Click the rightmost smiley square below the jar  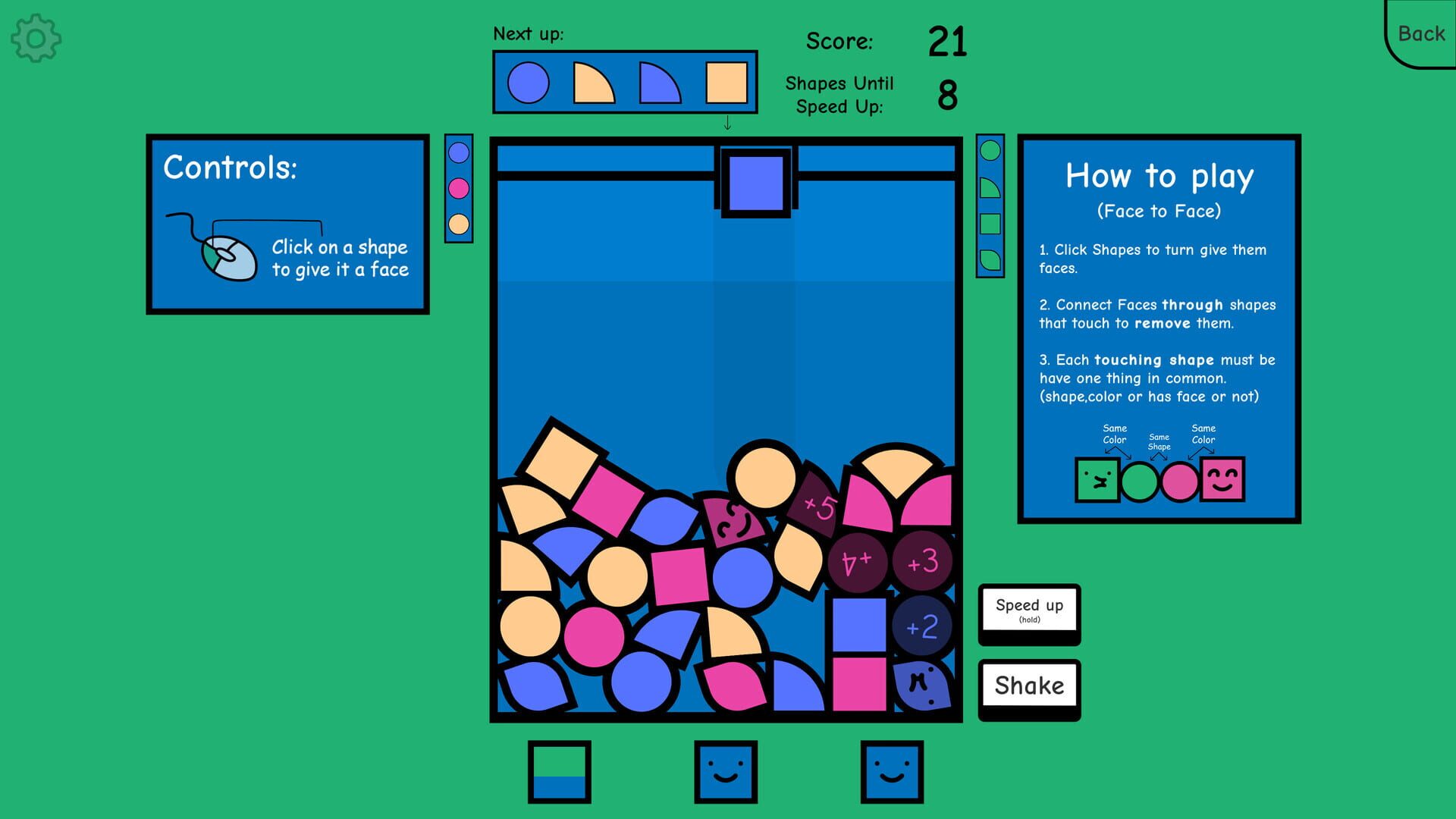click(893, 770)
